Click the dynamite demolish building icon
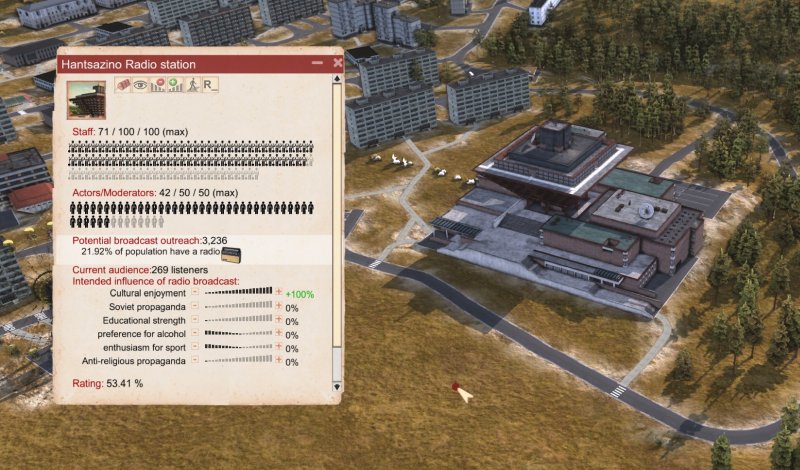This screenshot has height=470, width=800. tap(124, 86)
